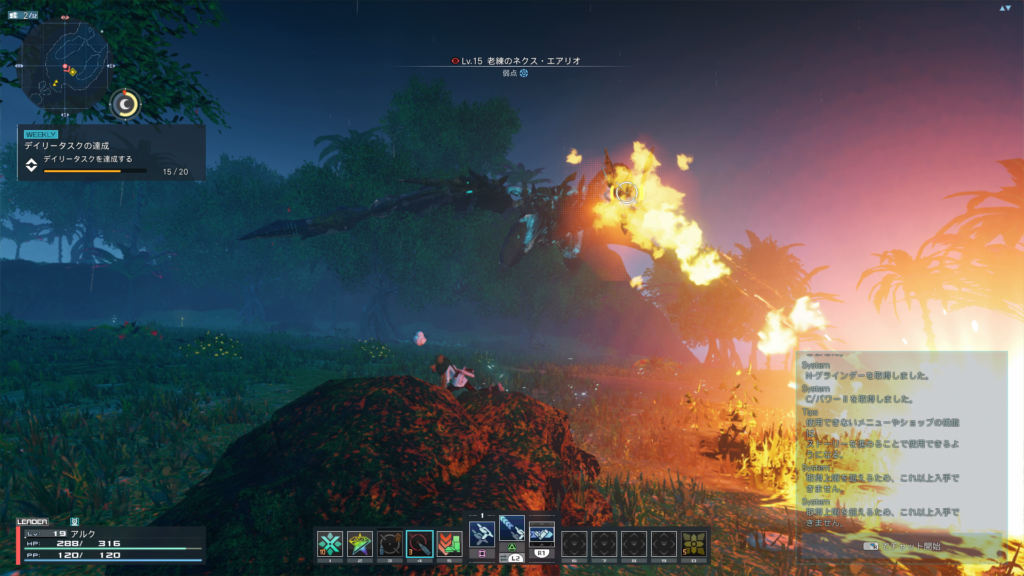
Task: Use the yellow flower item in slot 0
Action: 693,543
